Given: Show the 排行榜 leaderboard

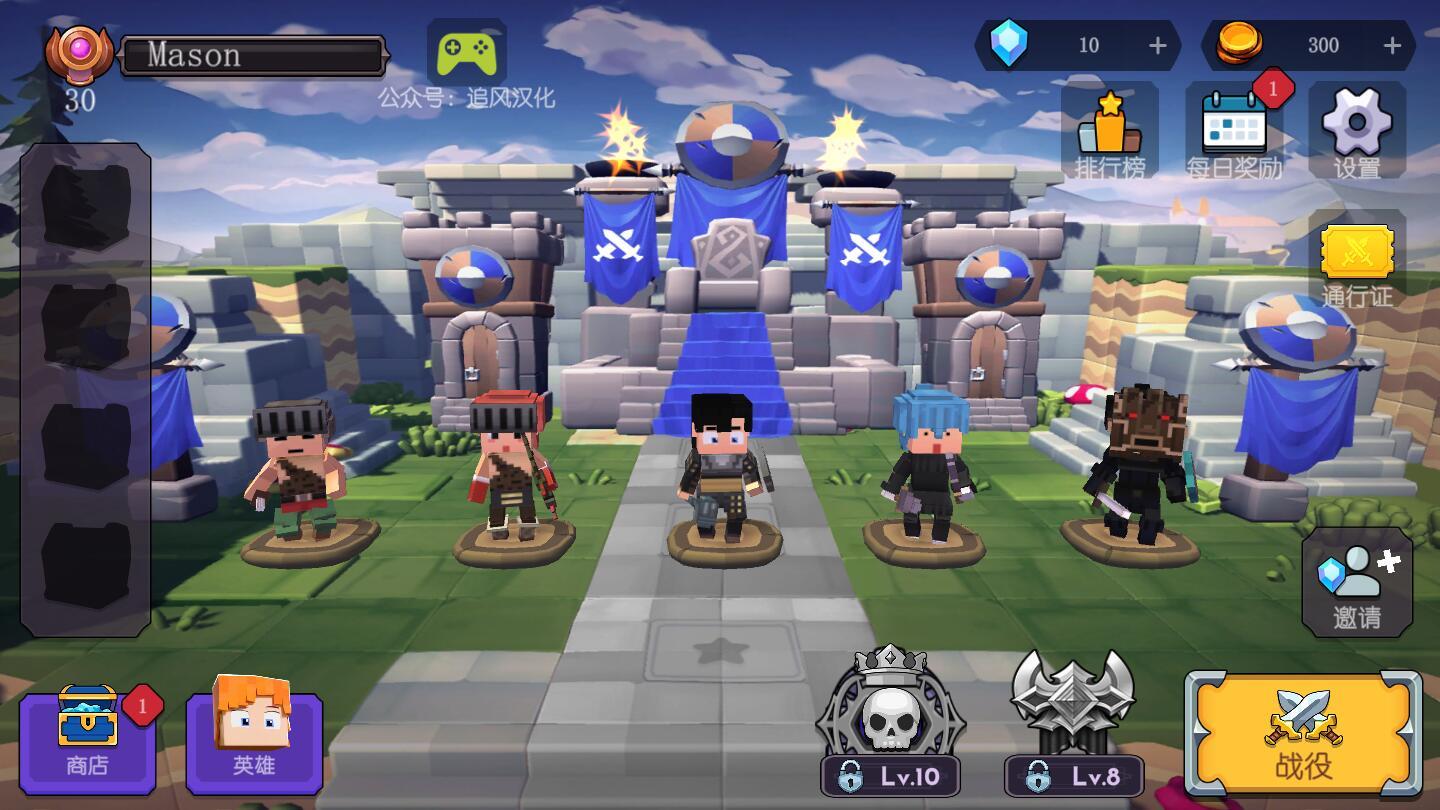Looking at the screenshot, I should (x=1110, y=131).
